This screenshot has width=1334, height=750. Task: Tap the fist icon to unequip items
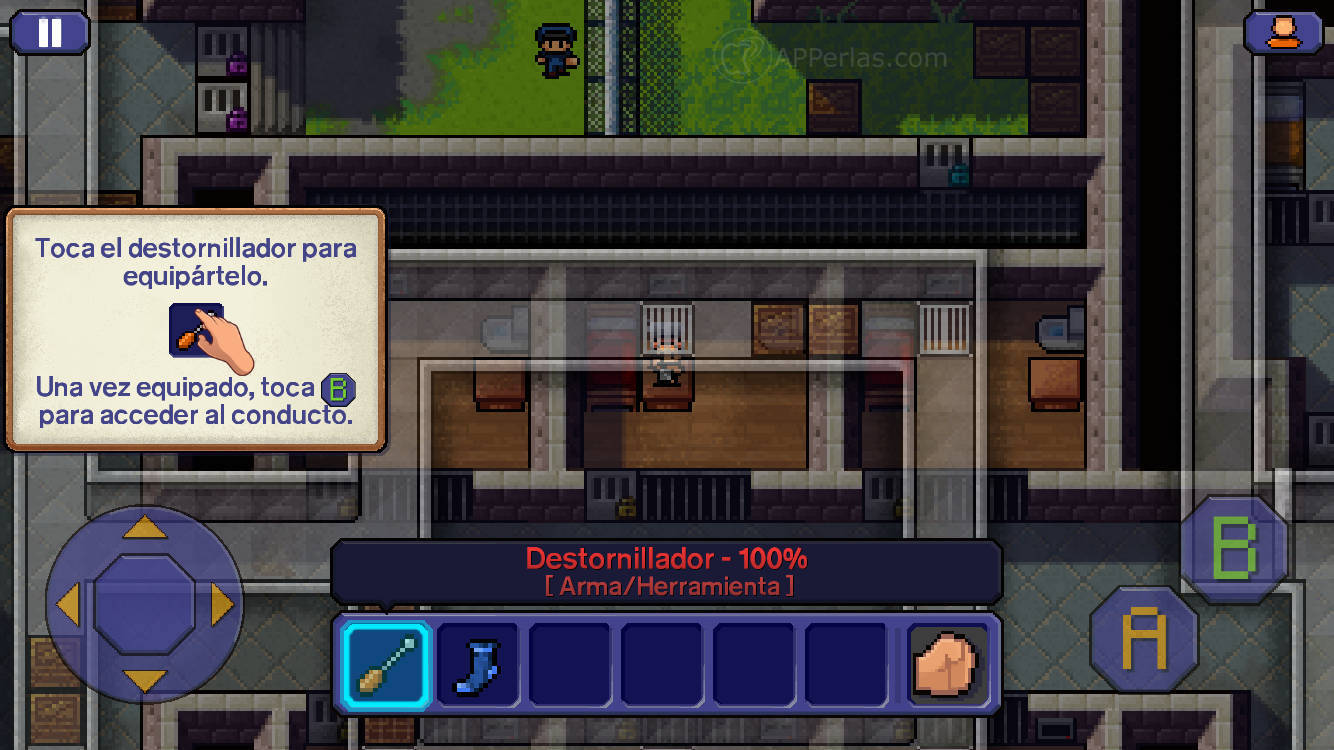[948, 666]
